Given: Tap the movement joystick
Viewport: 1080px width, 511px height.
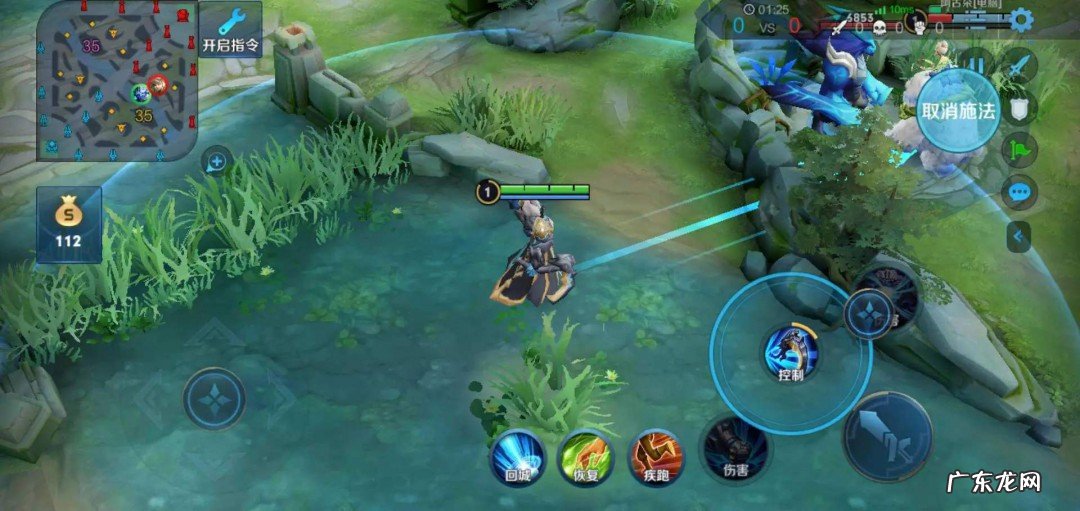Looking at the screenshot, I should coord(214,399).
